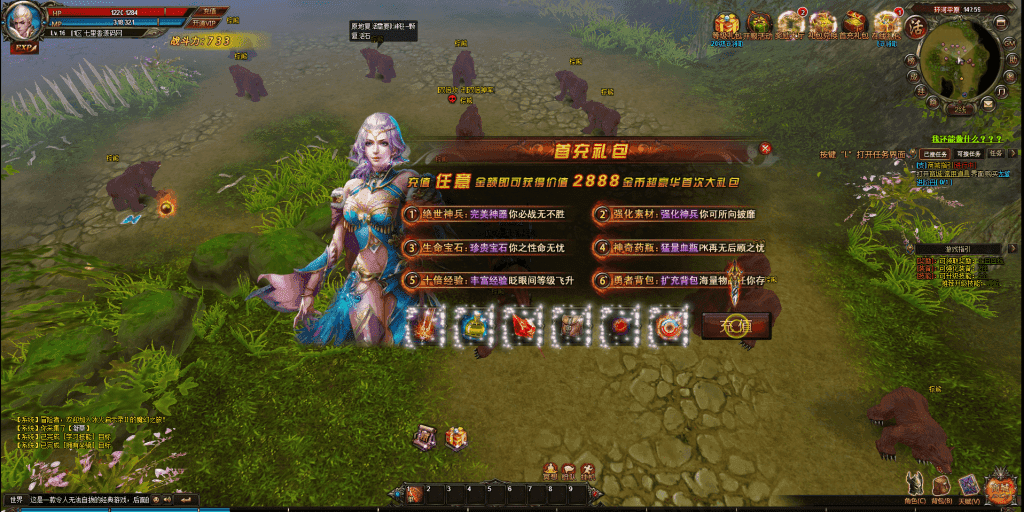This screenshot has height=512, width=1024.
Task: Click the 充值 button beside the HP bar
Action: tap(207, 12)
